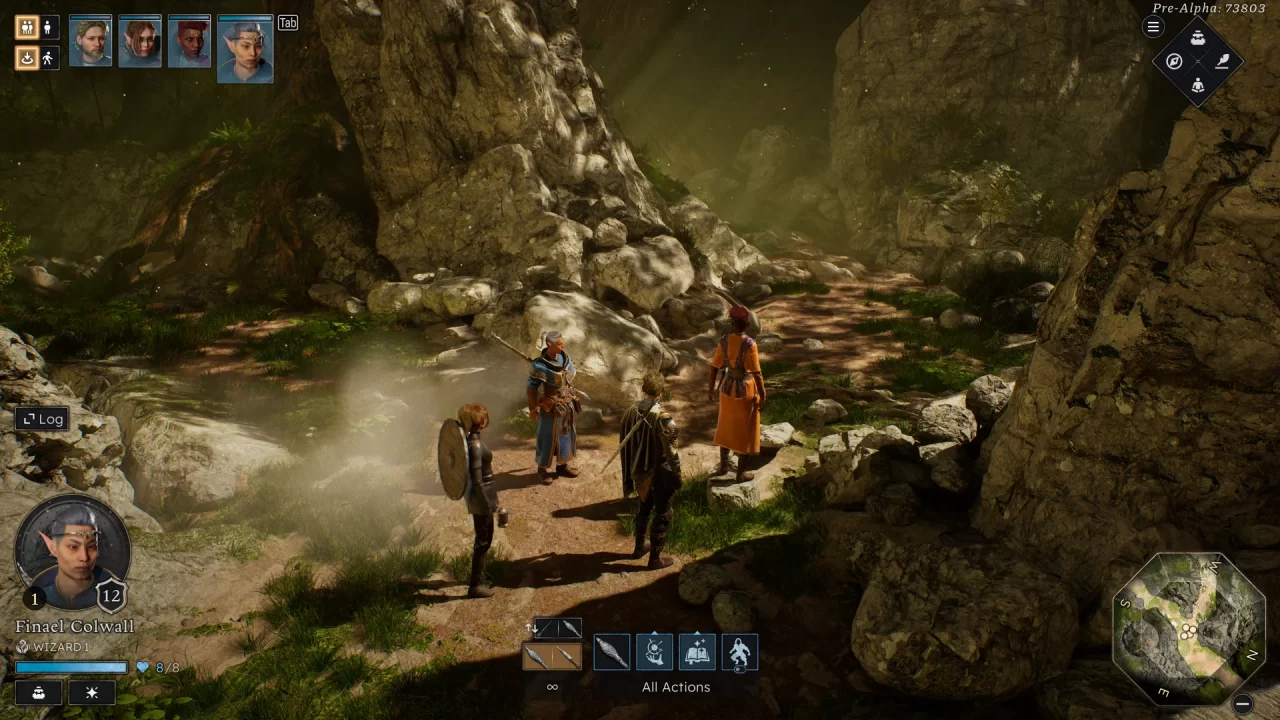This screenshot has width=1280, height=720.
Task: Open the All Actions filter dropdown
Action: tap(675, 687)
